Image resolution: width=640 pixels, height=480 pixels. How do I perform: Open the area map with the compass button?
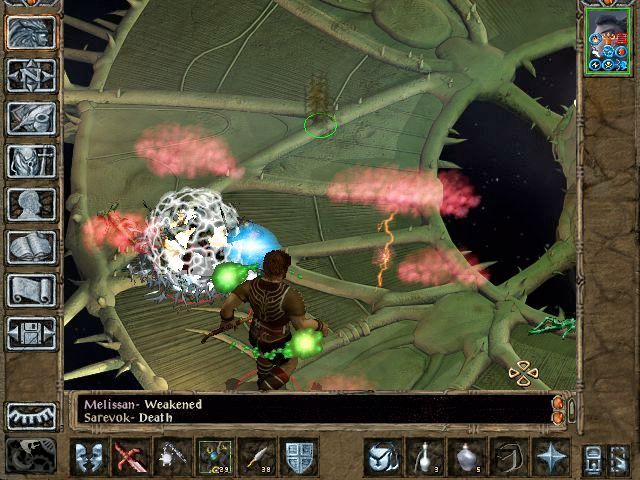[31, 75]
